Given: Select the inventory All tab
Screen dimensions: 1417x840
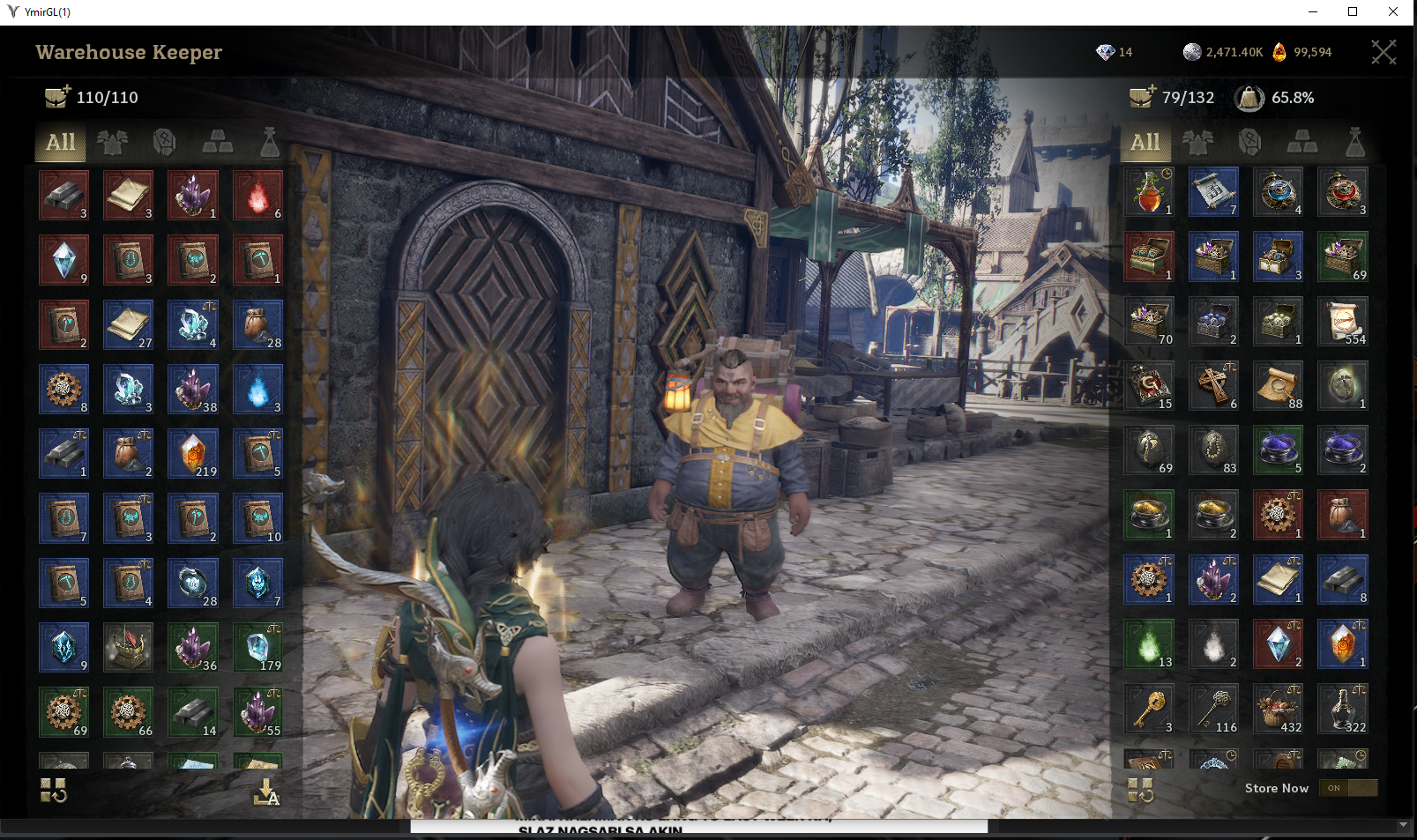Looking at the screenshot, I should coord(1145,143).
